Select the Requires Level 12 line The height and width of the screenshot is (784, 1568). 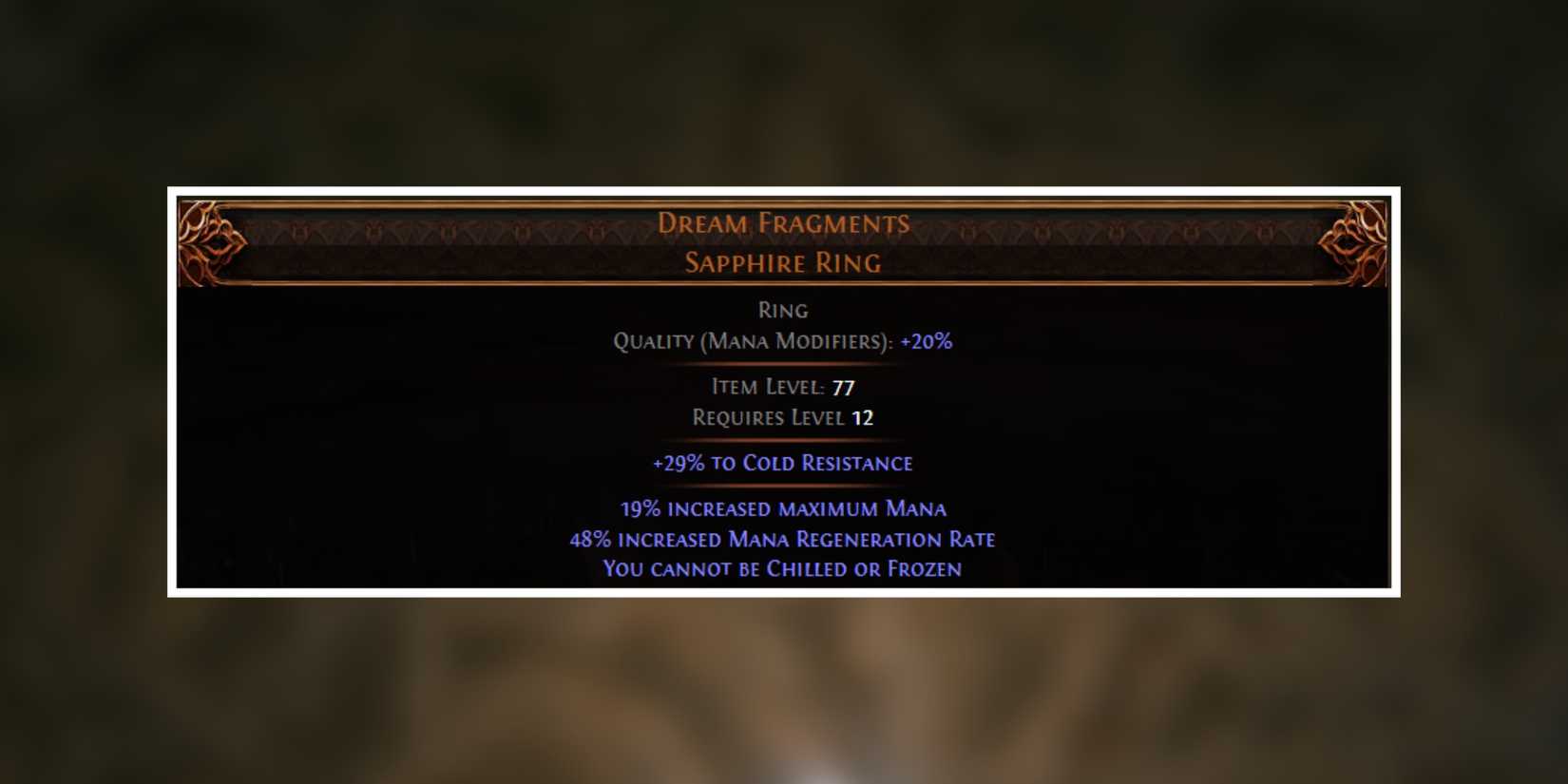pyautogui.click(x=782, y=417)
